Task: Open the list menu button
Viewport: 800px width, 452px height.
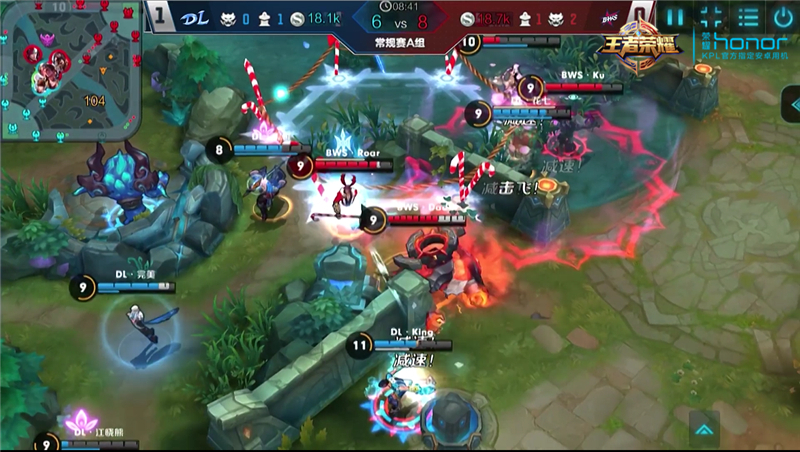Action: pyautogui.click(x=747, y=17)
